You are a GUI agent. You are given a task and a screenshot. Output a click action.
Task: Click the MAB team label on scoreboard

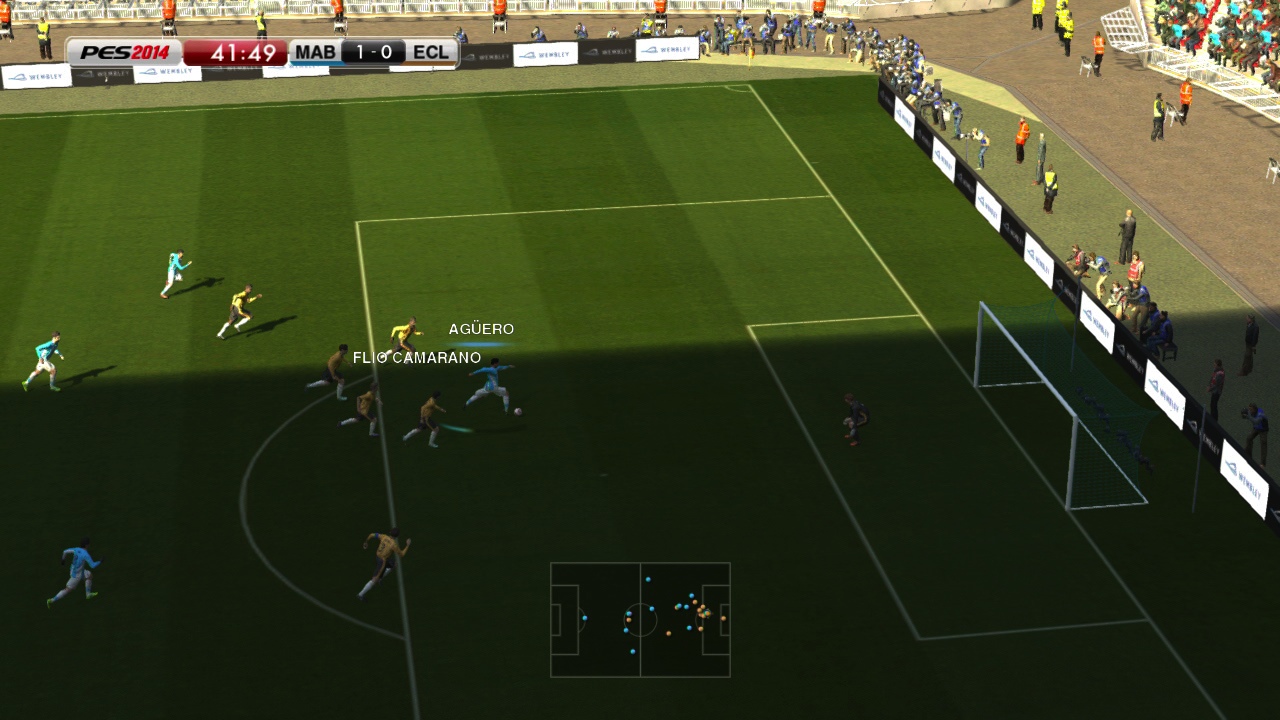[315, 51]
